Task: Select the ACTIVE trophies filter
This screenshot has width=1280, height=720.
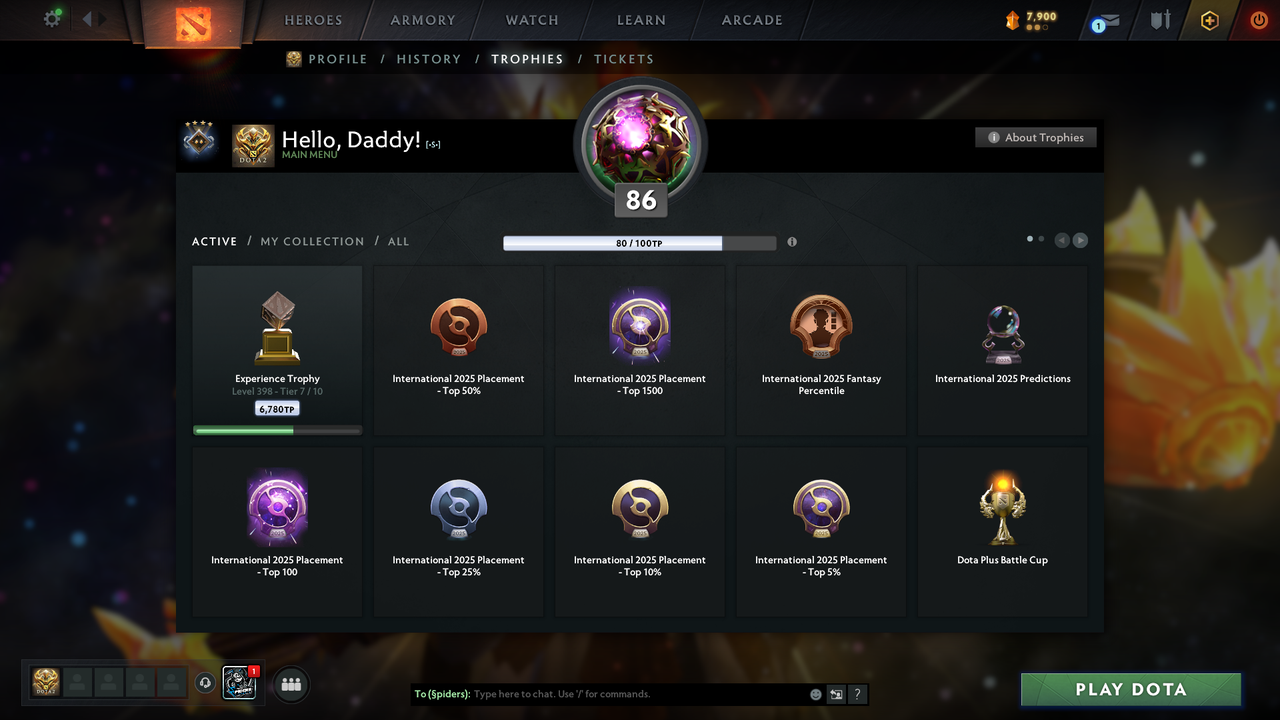Action: 214,241
